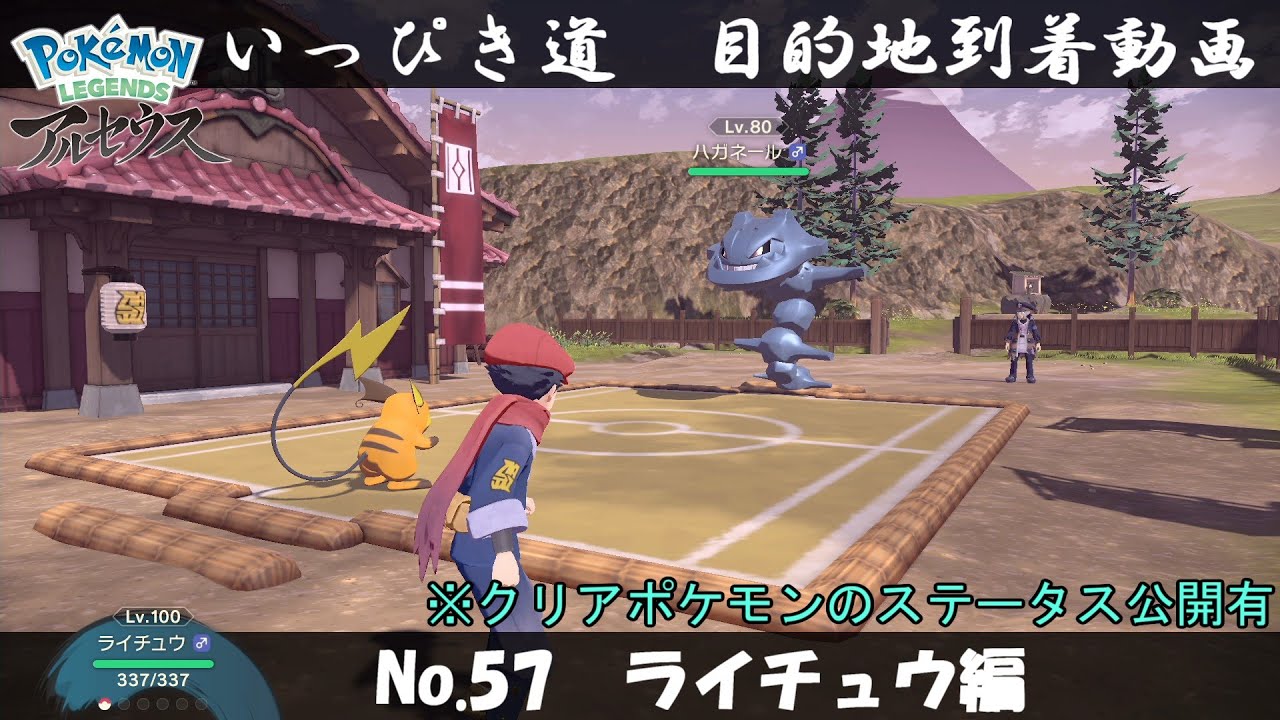
Task: Click the 337/337 HP value text
Action: point(152,680)
